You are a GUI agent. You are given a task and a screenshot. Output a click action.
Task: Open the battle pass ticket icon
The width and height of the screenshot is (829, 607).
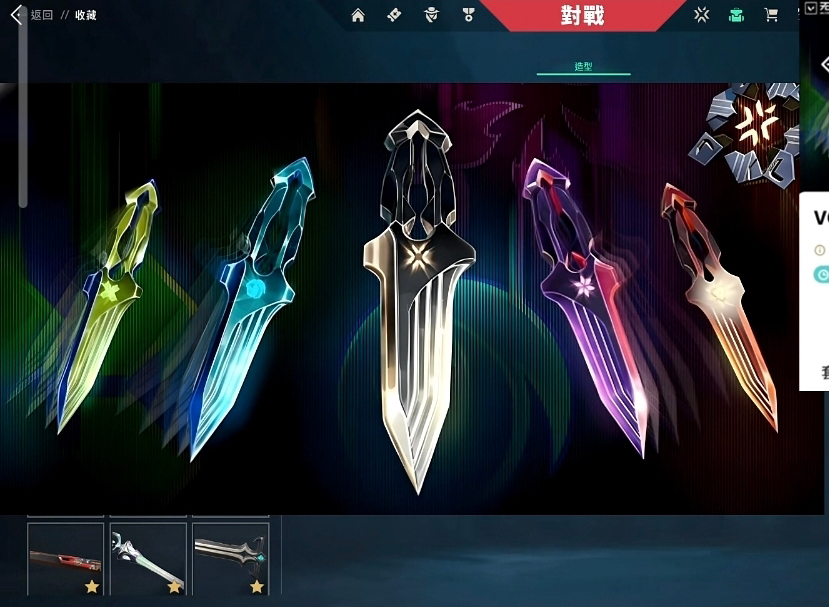pyautogui.click(x=394, y=15)
